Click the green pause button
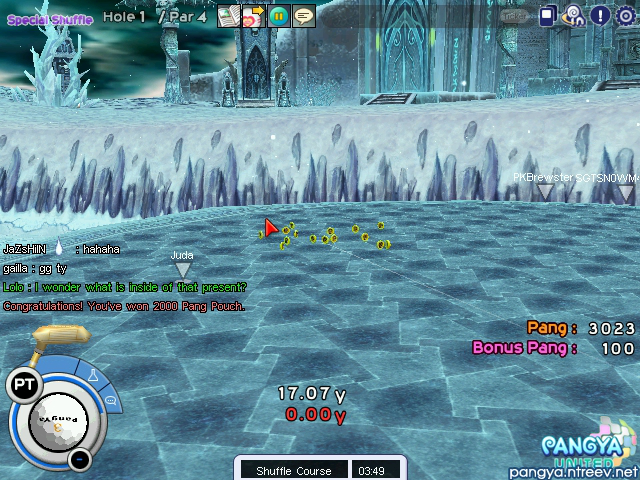This screenshot has width=640, height=480. click(x=279, y=16)
